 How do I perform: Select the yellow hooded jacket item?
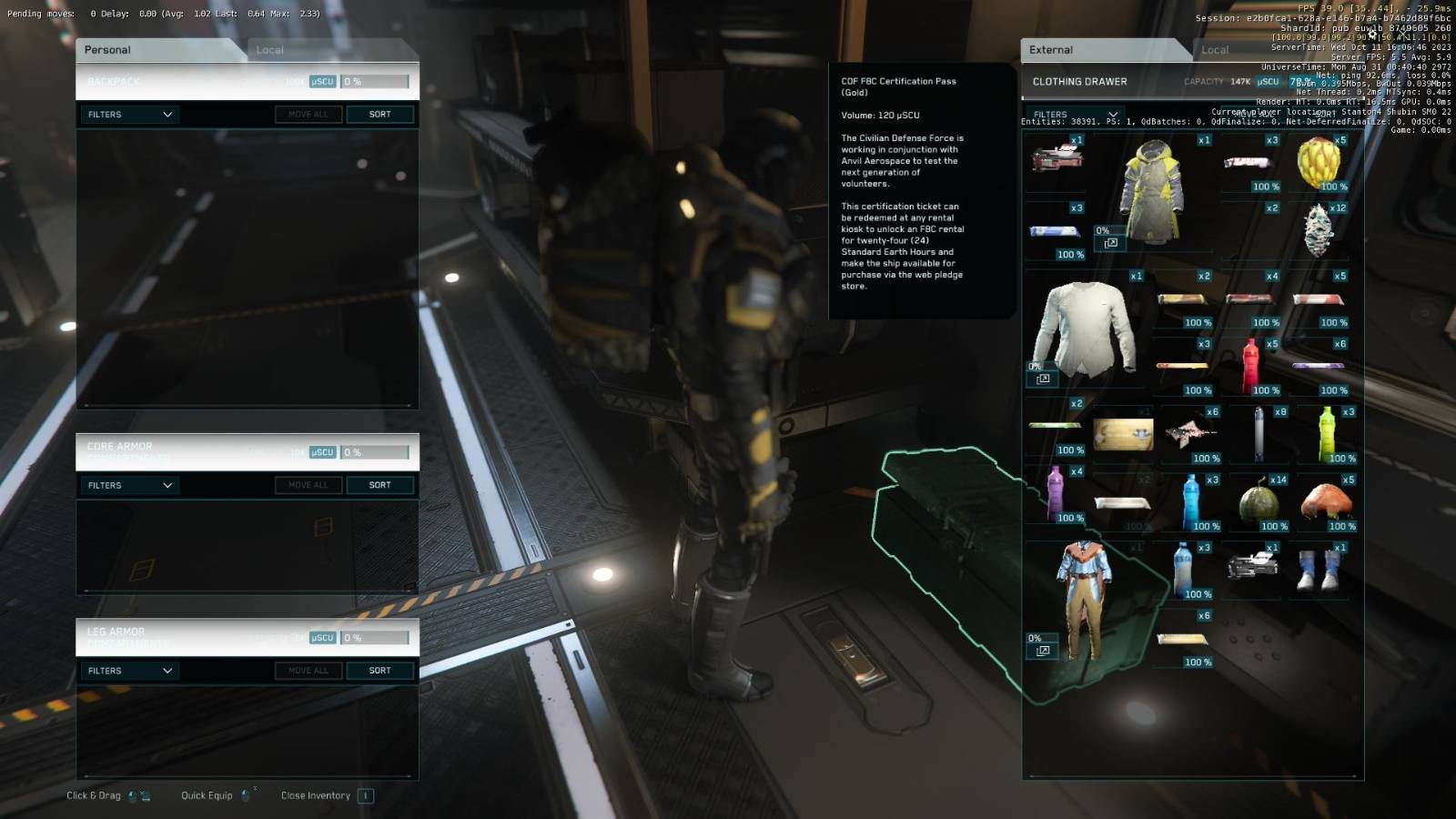(1153, 191)
